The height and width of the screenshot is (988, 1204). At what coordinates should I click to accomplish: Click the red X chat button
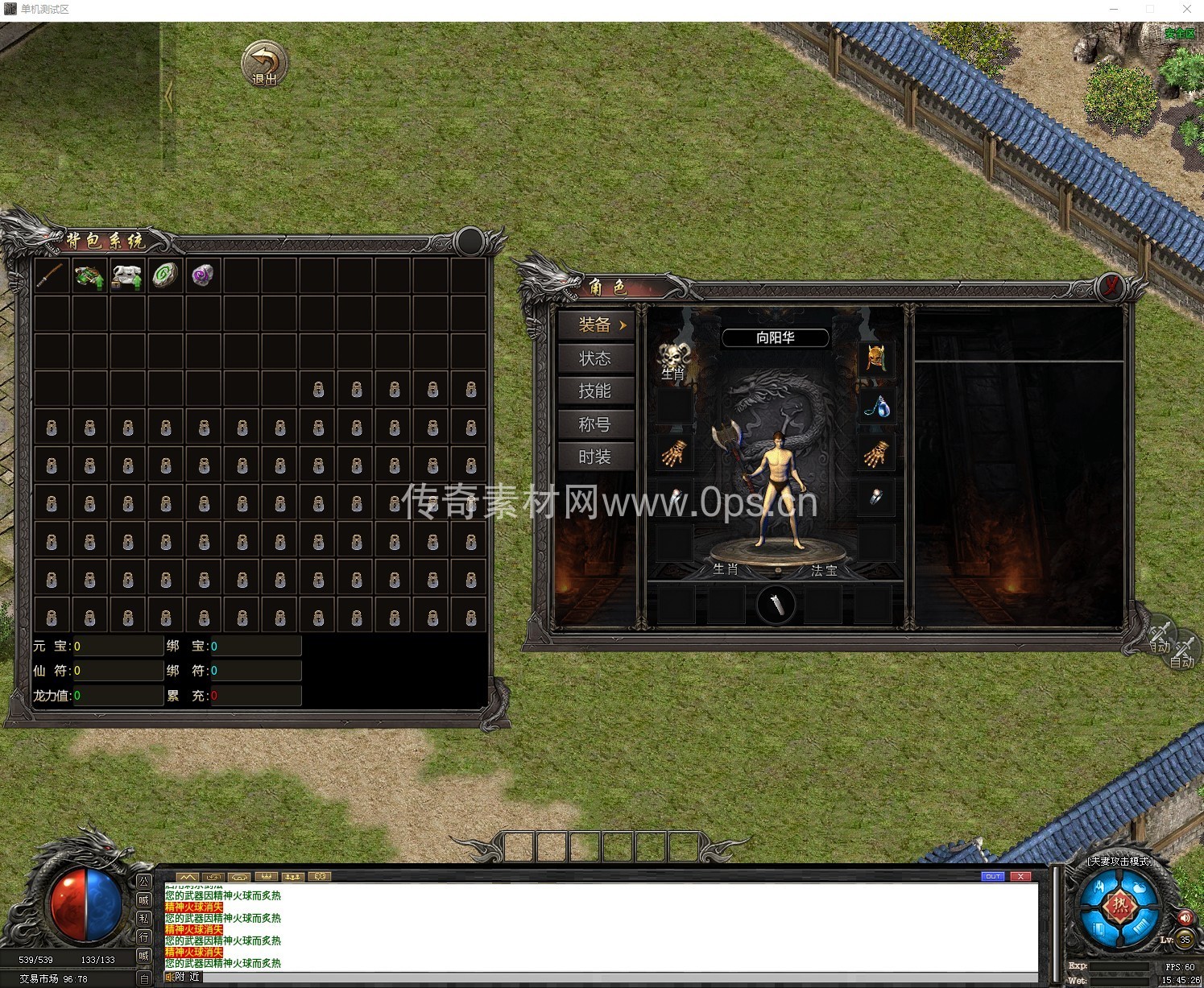[x=1020, y=876]
